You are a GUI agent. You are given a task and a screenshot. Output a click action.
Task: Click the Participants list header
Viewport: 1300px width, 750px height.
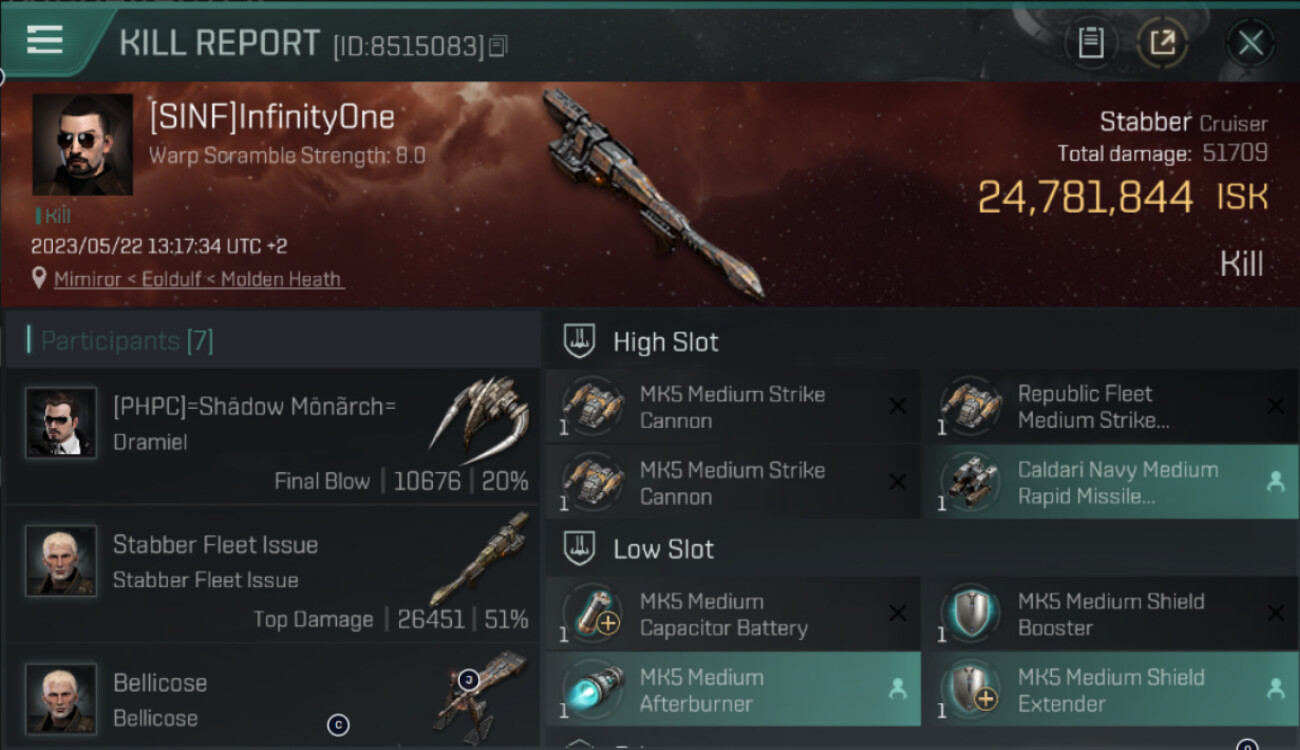pos(127,341)
